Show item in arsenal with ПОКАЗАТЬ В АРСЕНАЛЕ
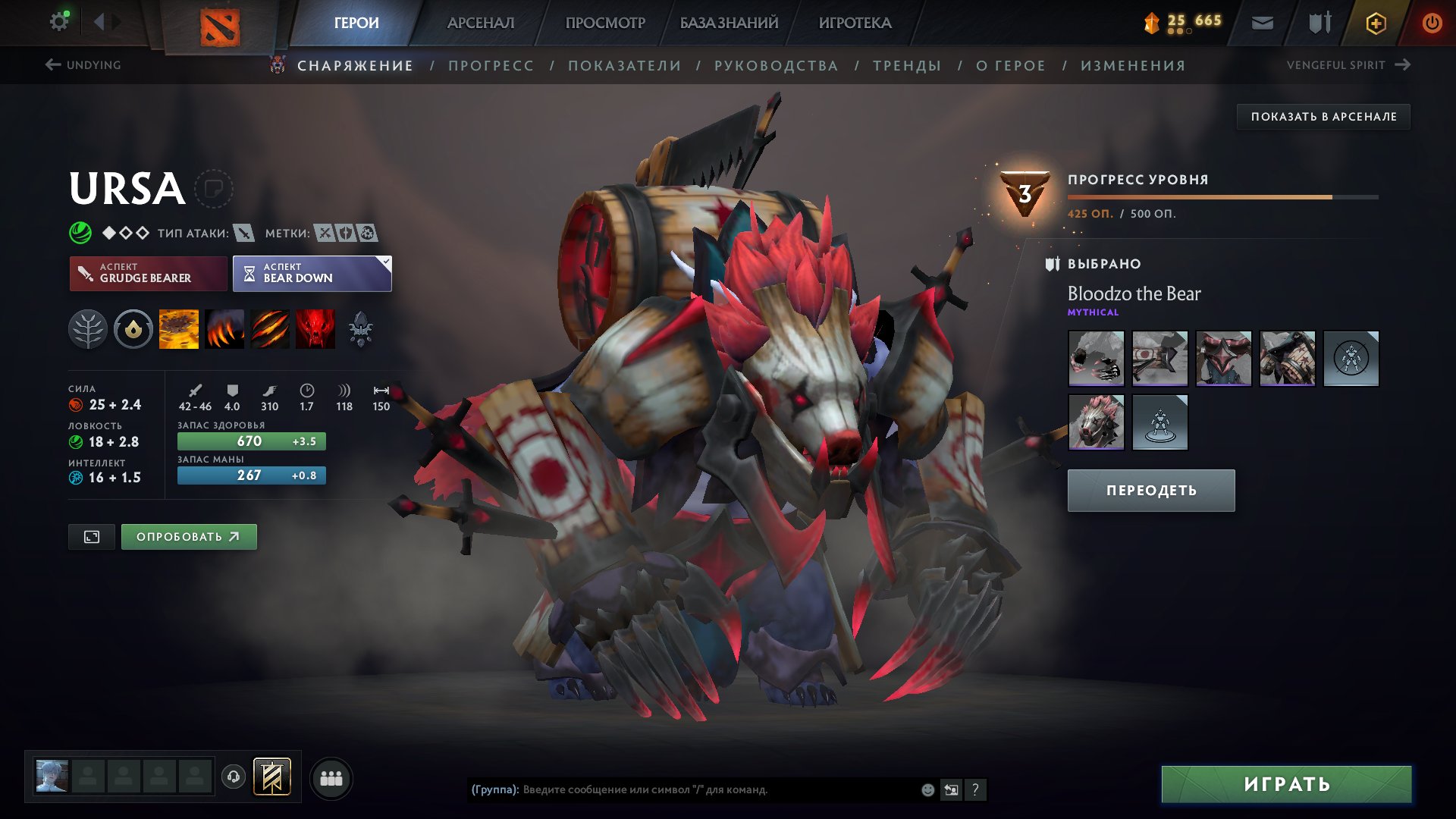The height and width of the screenshot is (819, 1456). pyautogui.click(x=1323, y=117)
